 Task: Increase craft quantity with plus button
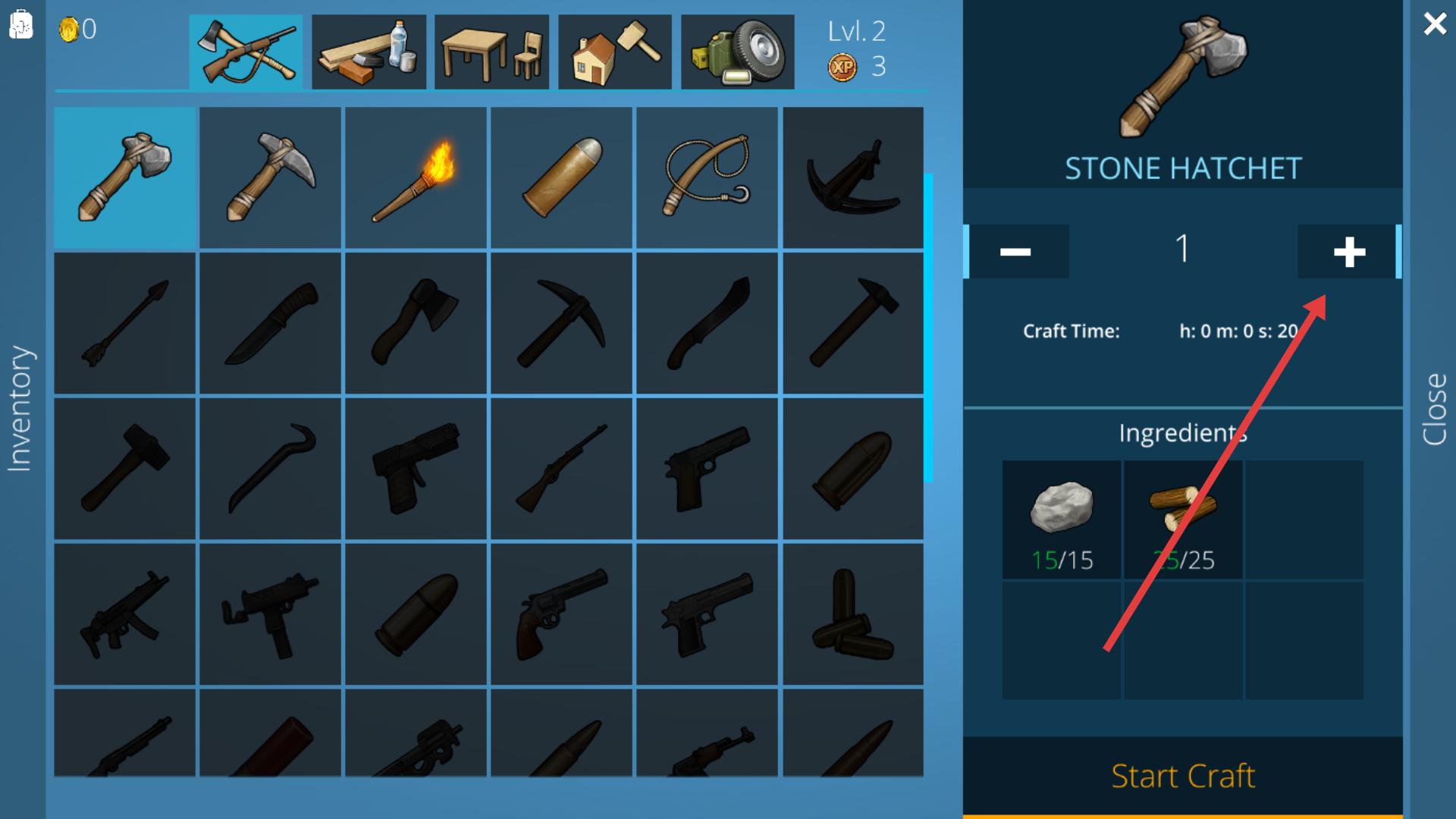point(1348,252)
